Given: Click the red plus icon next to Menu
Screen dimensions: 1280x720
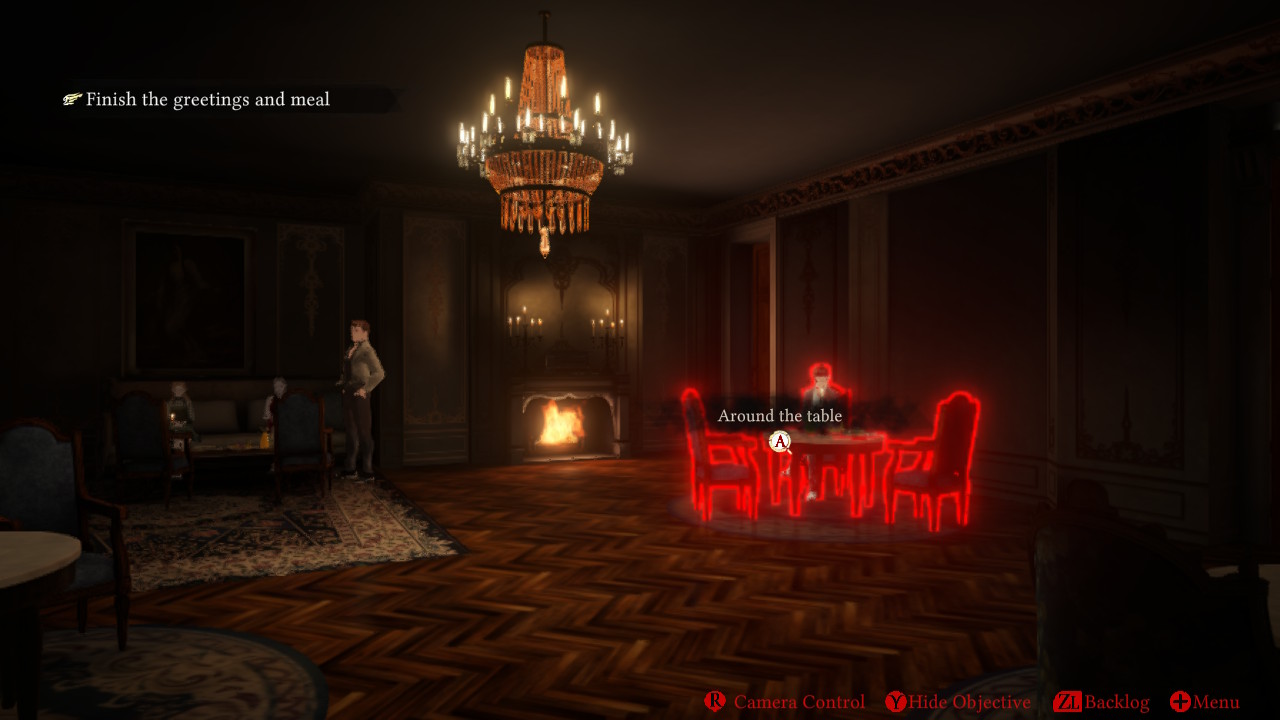Looking at the screenshot, I should point(1179,702).
